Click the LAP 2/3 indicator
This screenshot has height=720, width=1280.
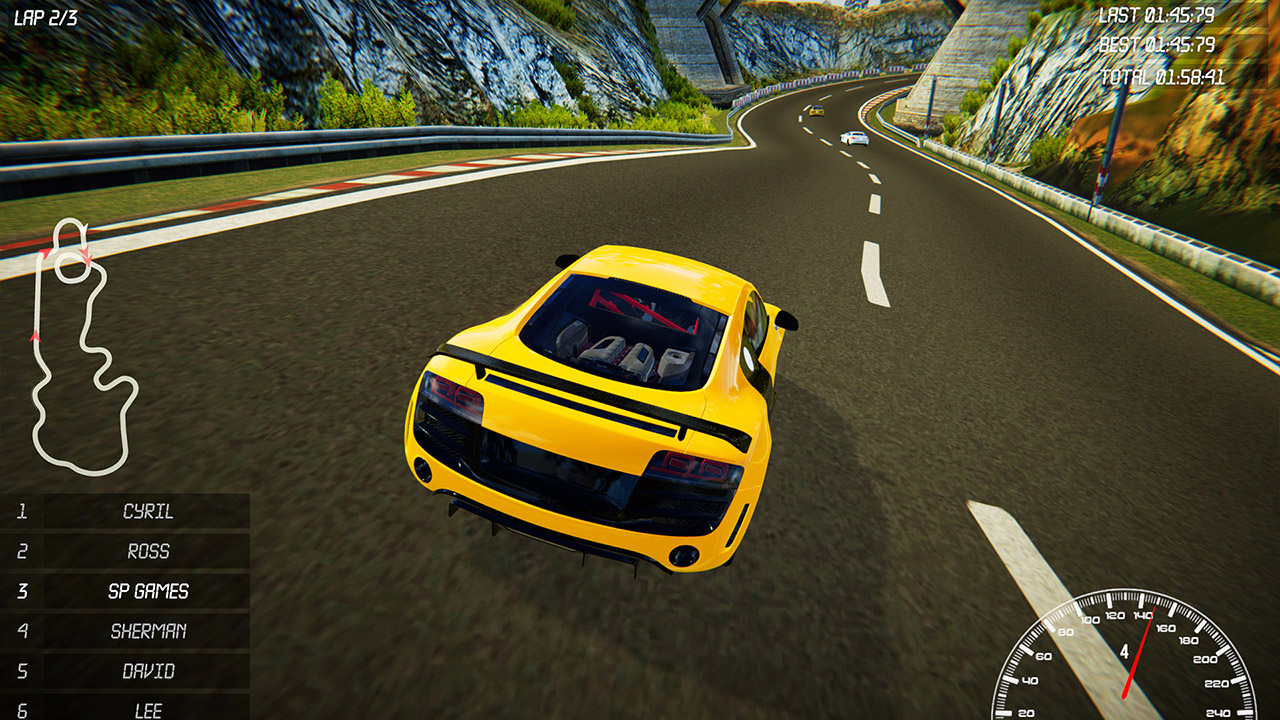coord(45,15)
